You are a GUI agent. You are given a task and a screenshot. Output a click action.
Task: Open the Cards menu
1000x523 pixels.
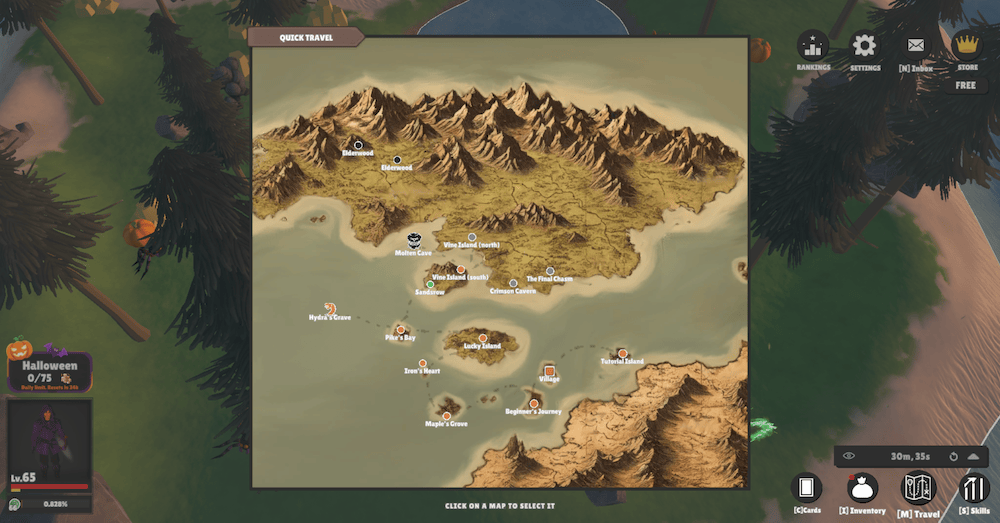(806, 488)
